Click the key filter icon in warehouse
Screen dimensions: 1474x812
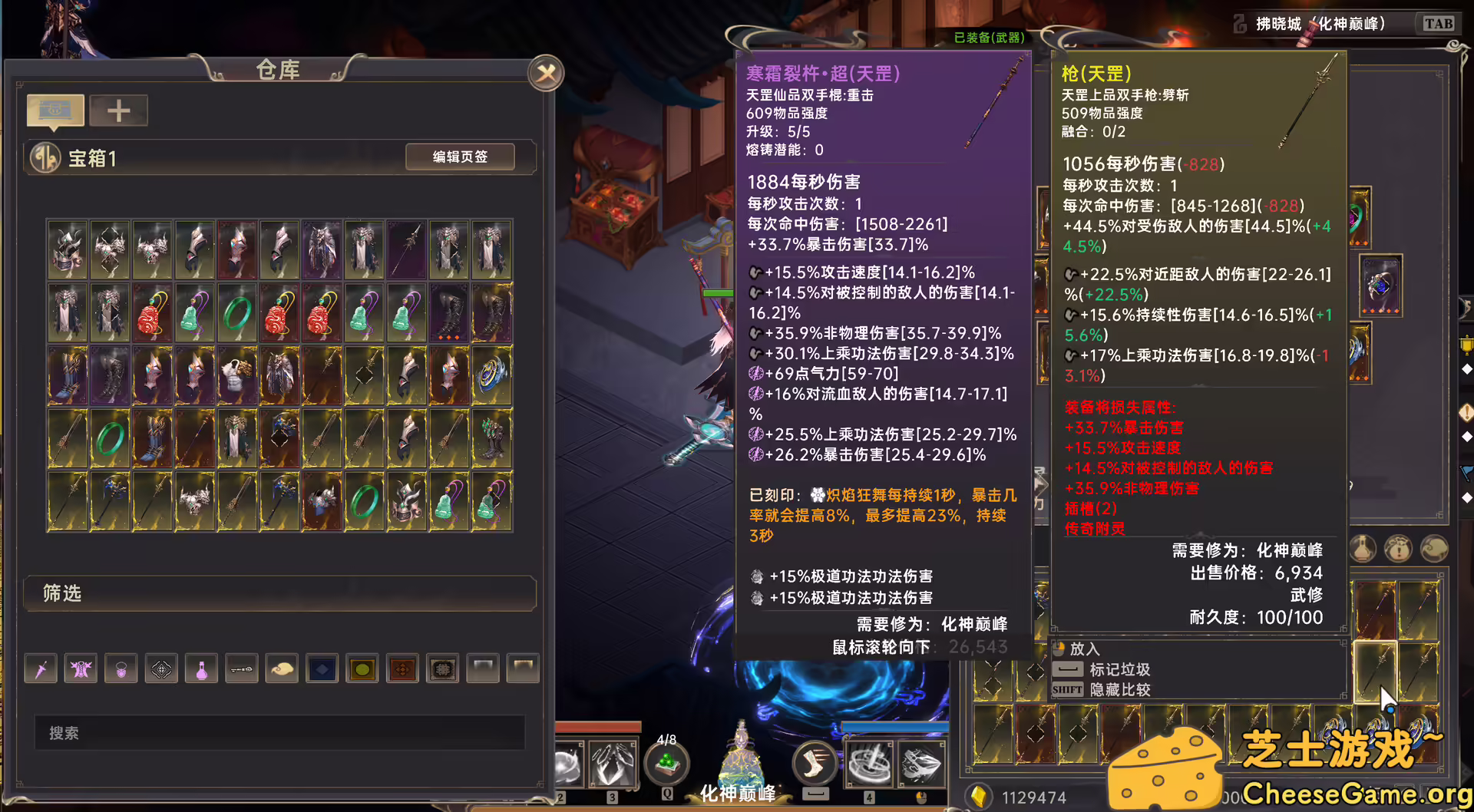pos(242,668)
